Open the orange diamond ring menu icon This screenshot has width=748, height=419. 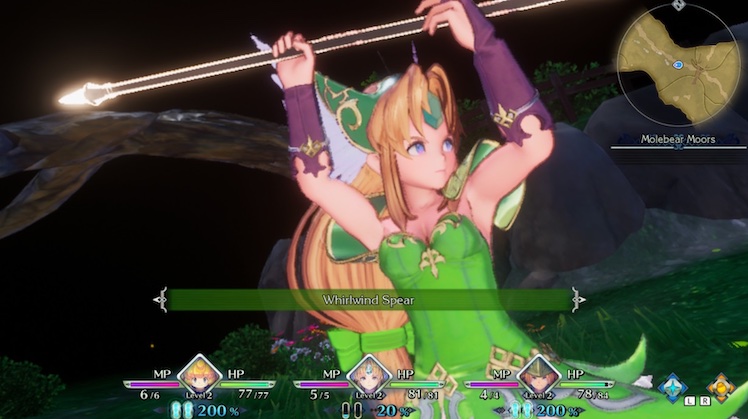[721, 387]
